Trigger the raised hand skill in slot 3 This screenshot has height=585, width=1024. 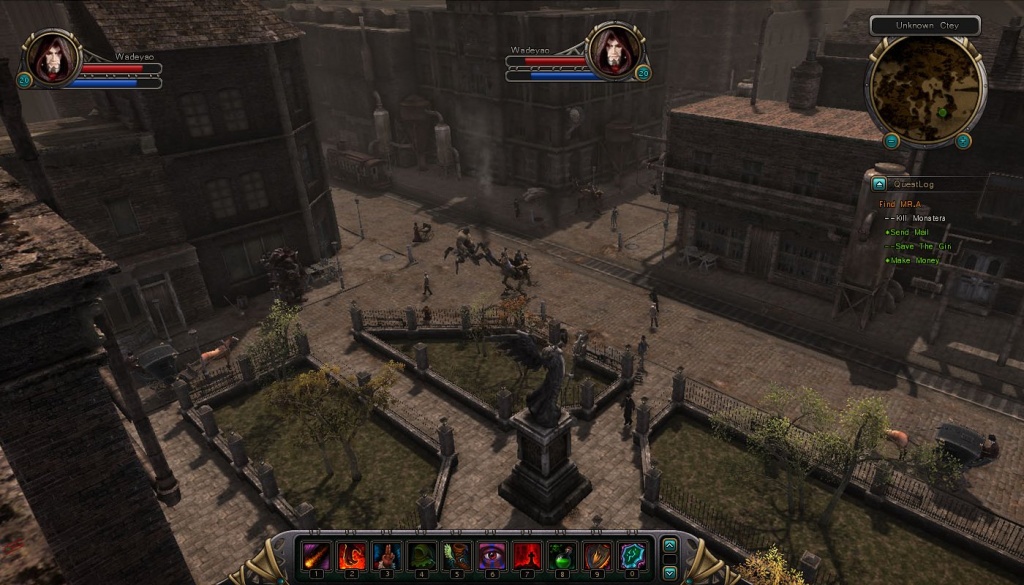[x=386, y=555]
